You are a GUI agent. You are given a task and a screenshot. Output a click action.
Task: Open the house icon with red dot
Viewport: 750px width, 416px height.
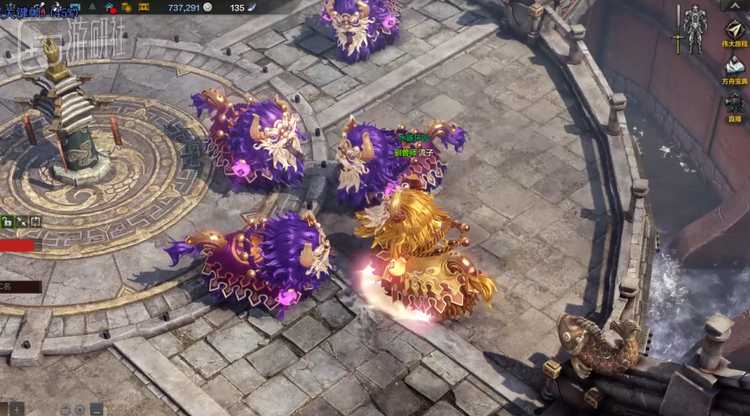point(108,7)
